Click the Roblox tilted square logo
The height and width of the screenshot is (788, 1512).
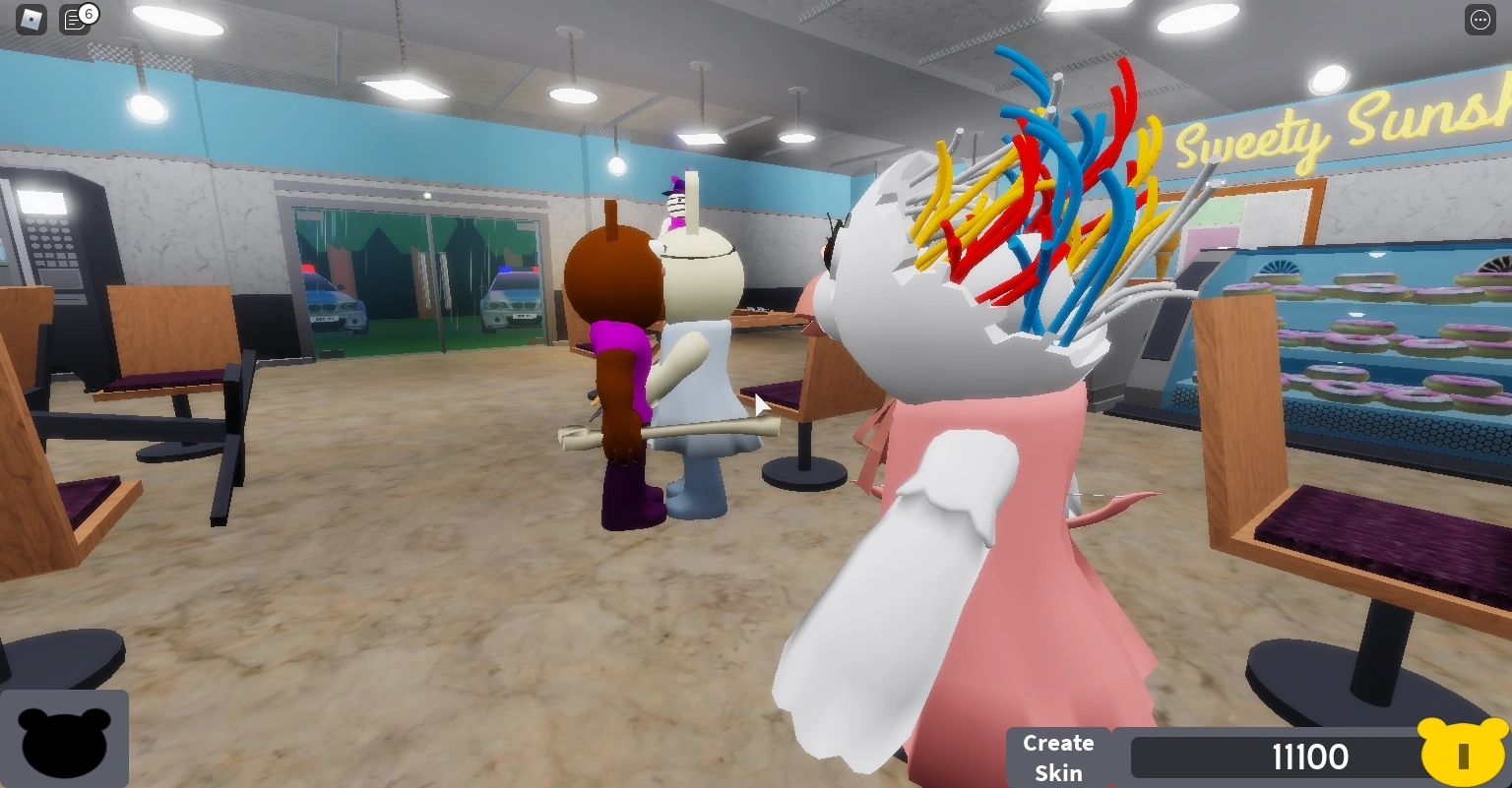[30, 19]
